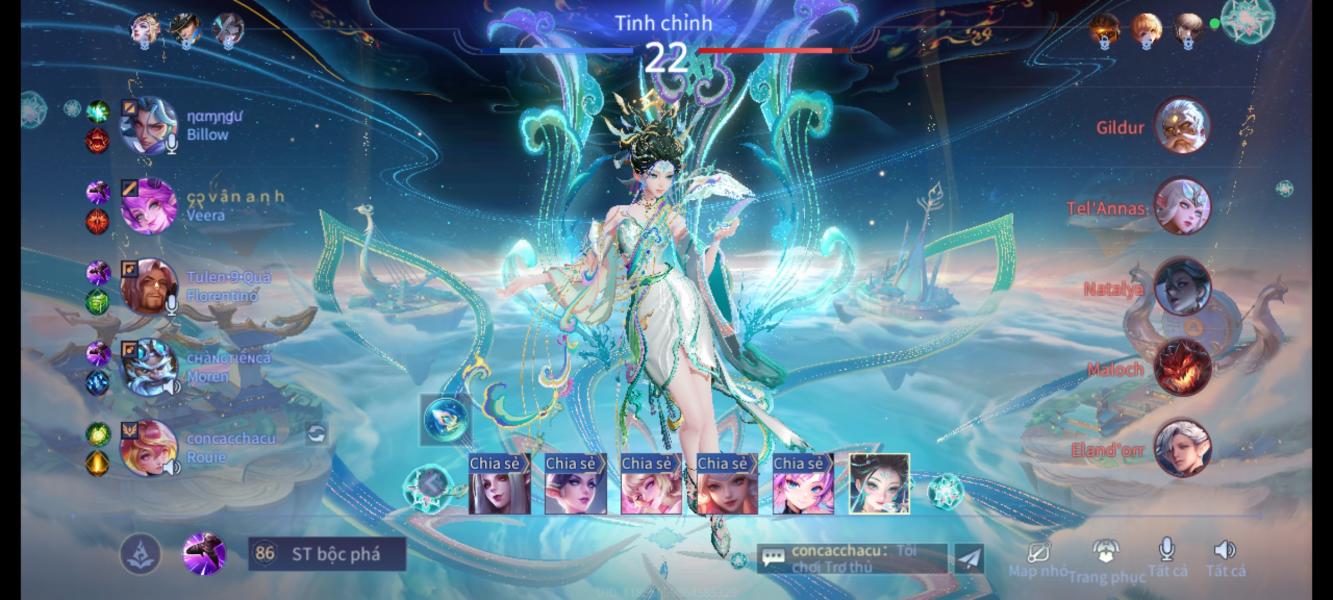Open the summoner spell icon next to arcana
This screenshot has width=1333, height=600.
(204, 554)
